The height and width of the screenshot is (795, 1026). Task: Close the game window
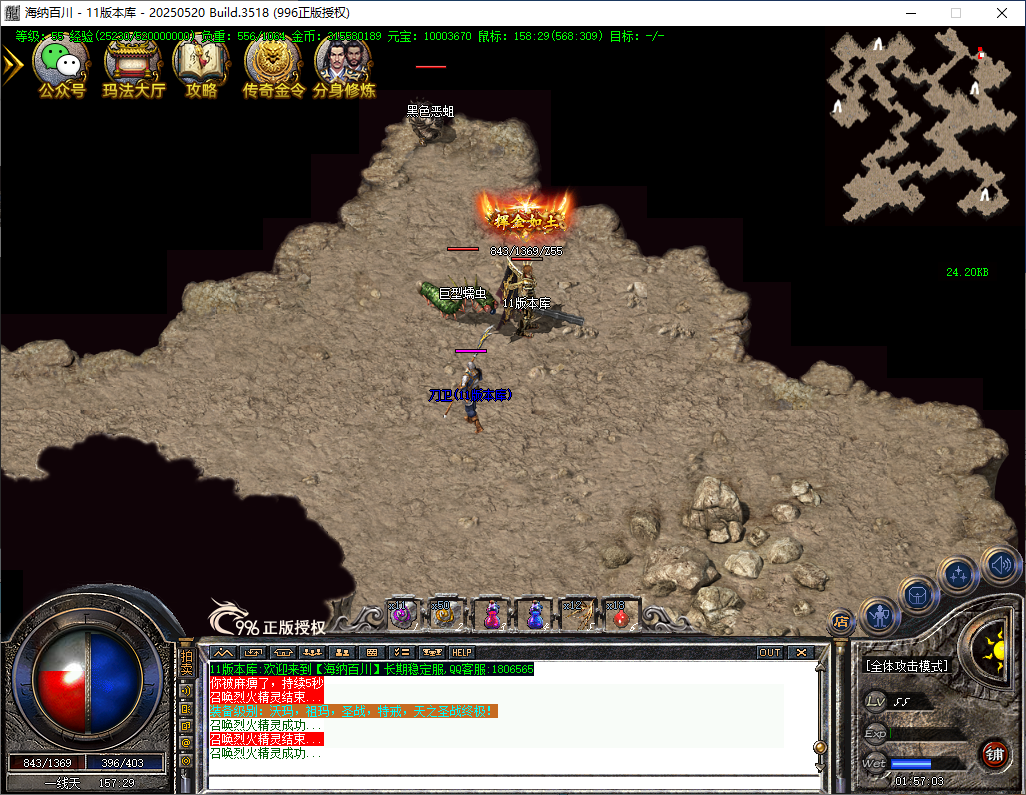click(1002, 13)
